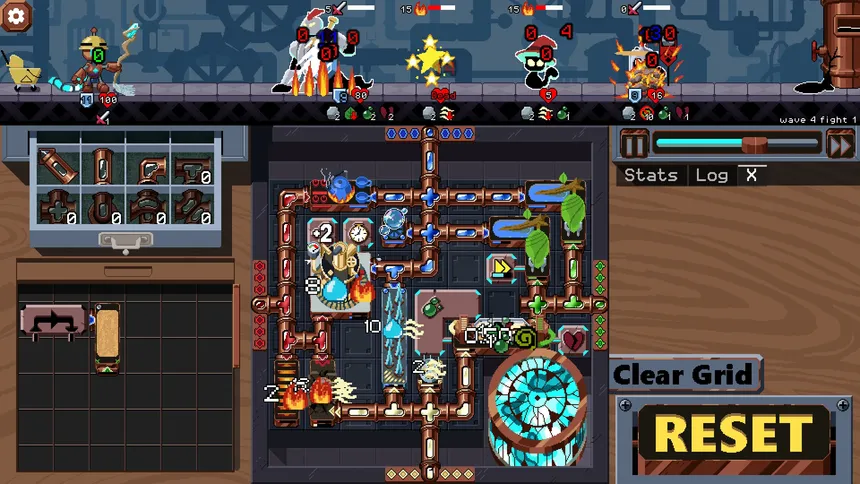This screenshot has height=484, width=860.
Task: Fast-forward the battle speed
Action: (840, 144)
